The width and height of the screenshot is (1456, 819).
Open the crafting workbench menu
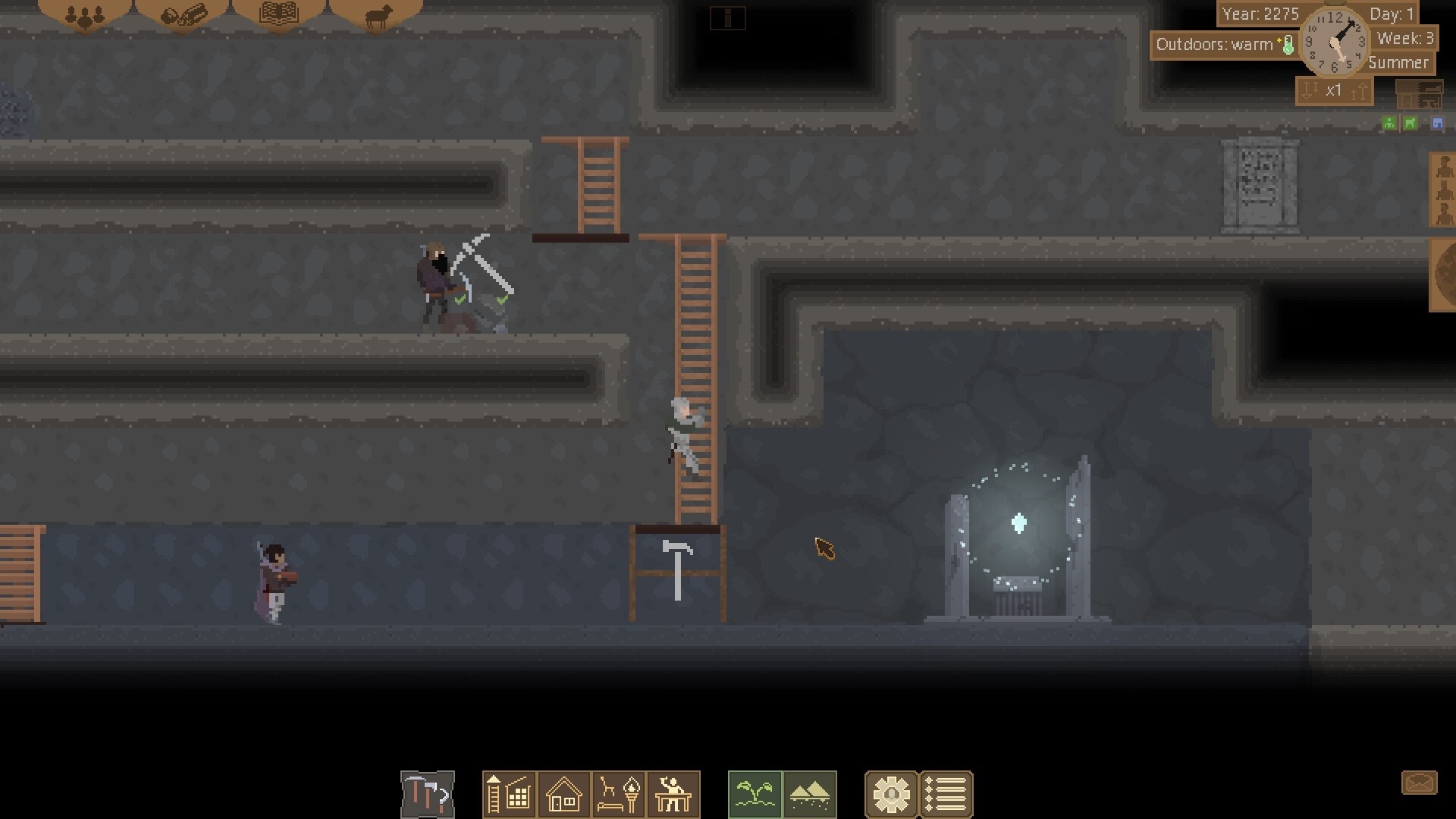[x=673, y=794]
